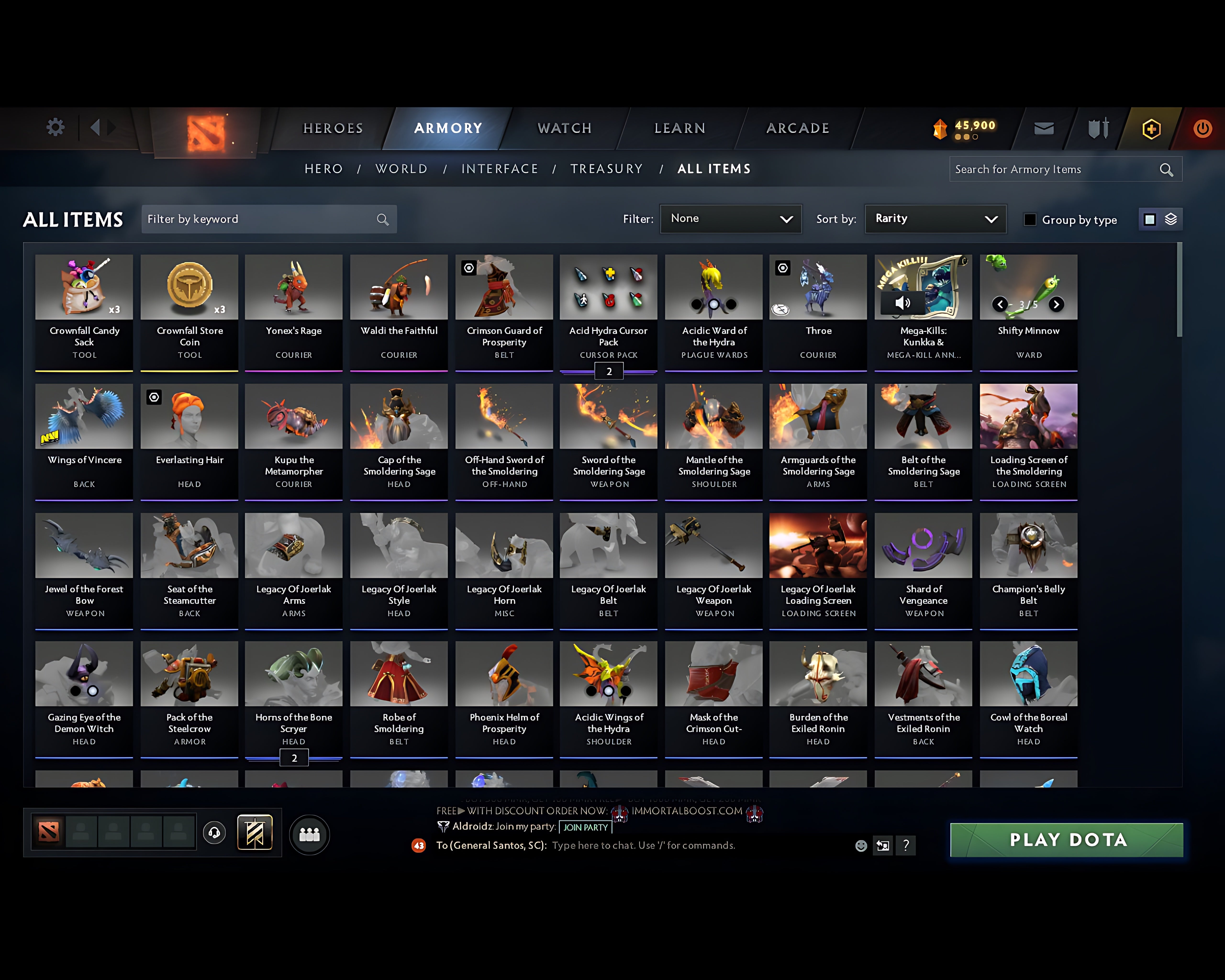Open the Filter None dropdown

(731, 219)
